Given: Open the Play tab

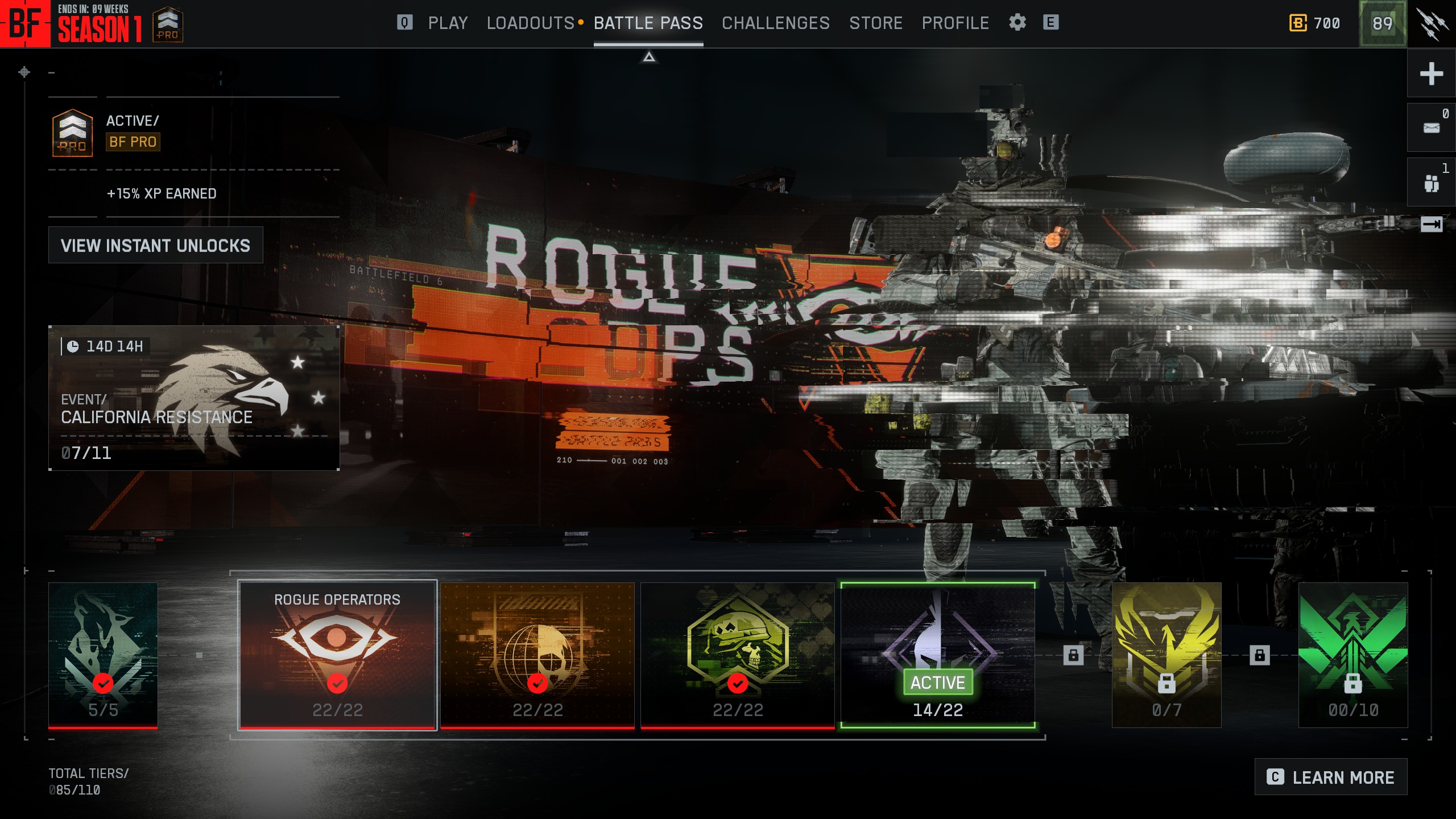Looking at the screenshot, I should [448, 23].
